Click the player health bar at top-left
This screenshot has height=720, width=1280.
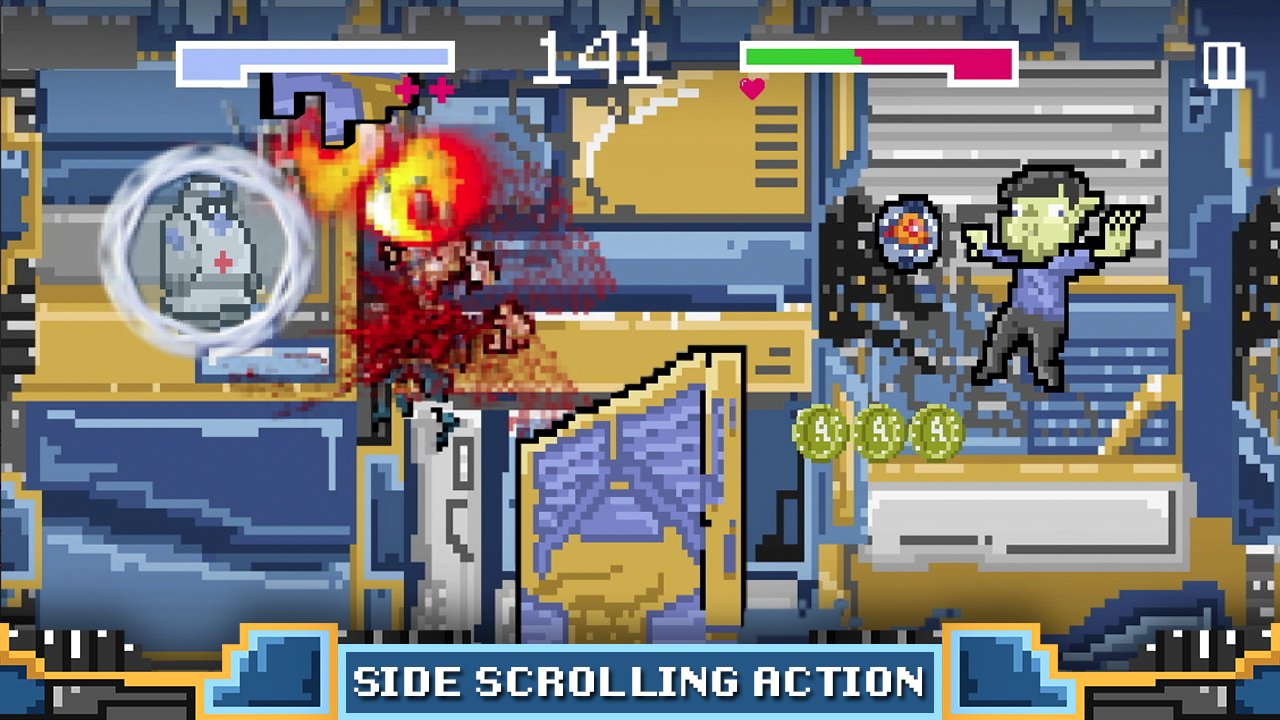point(310,58)
